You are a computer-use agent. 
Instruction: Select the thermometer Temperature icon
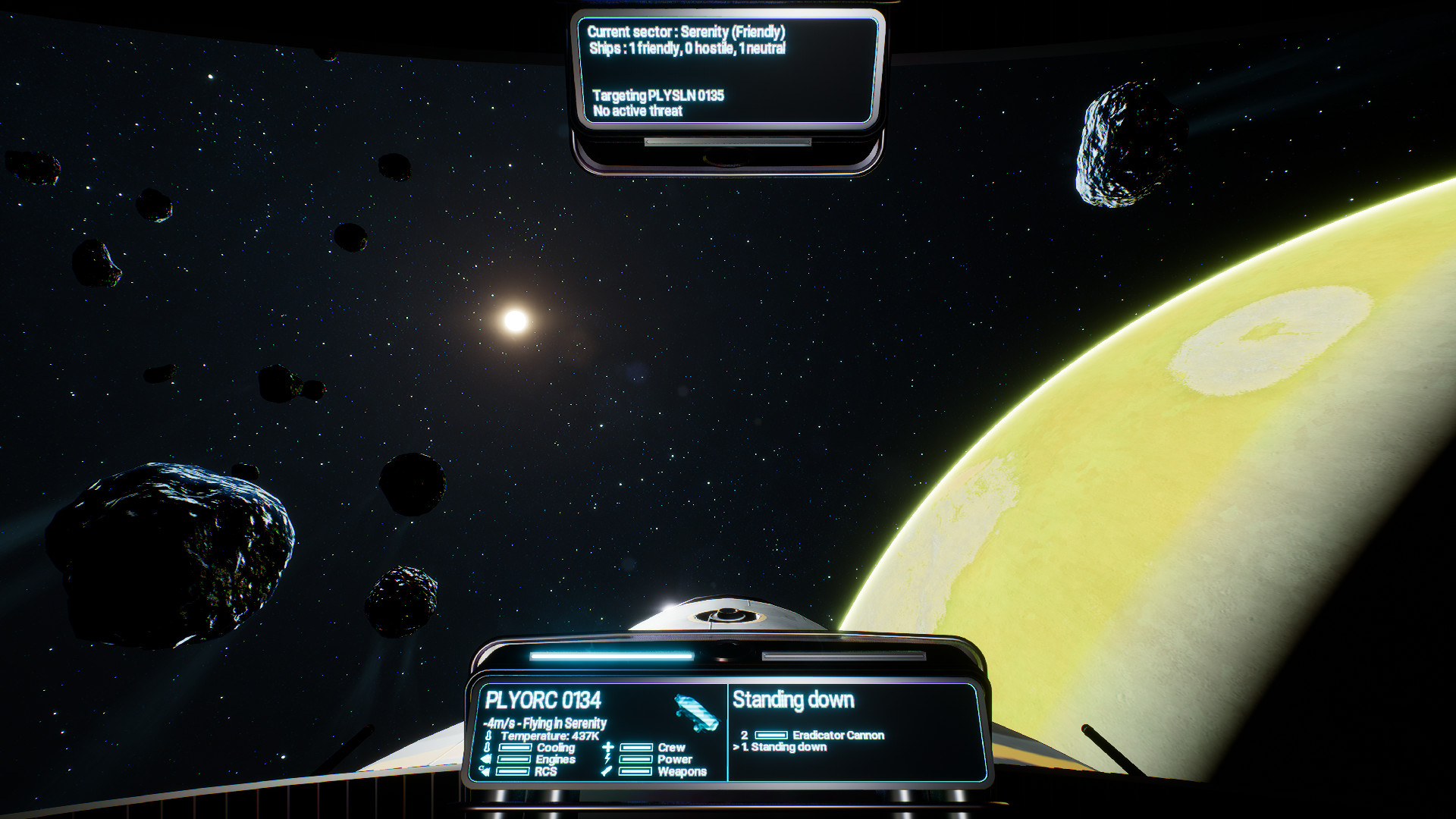tap(489, 734)
